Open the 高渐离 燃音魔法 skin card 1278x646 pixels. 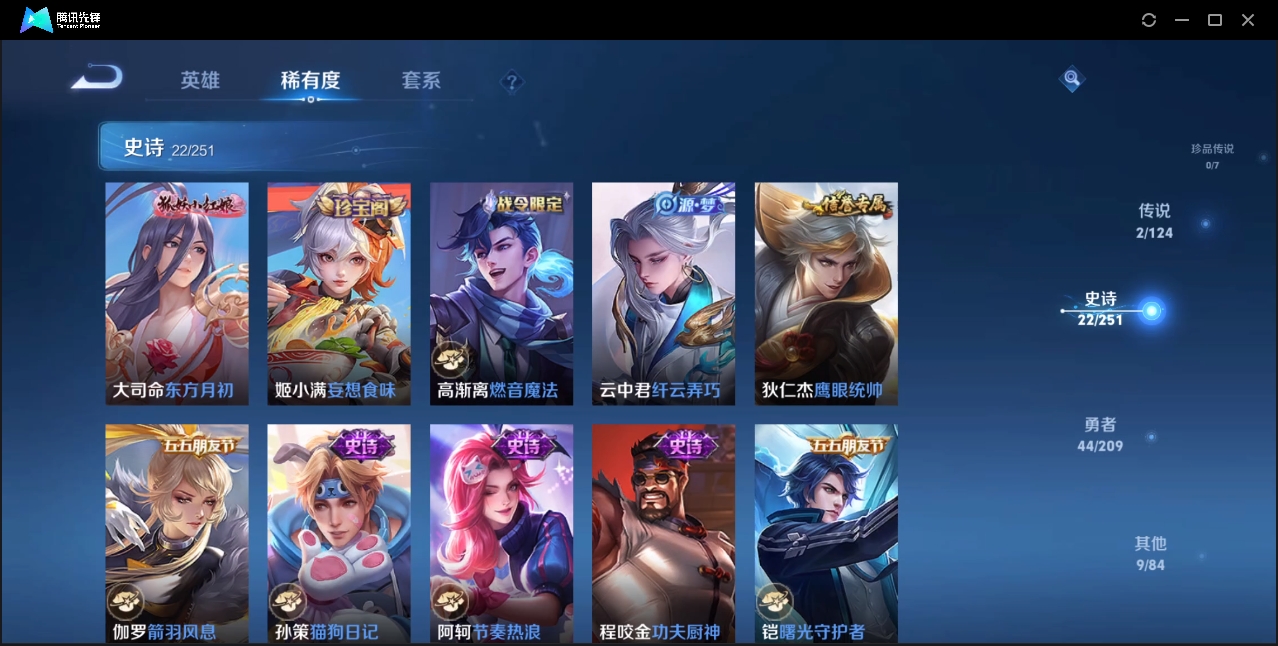501,293
